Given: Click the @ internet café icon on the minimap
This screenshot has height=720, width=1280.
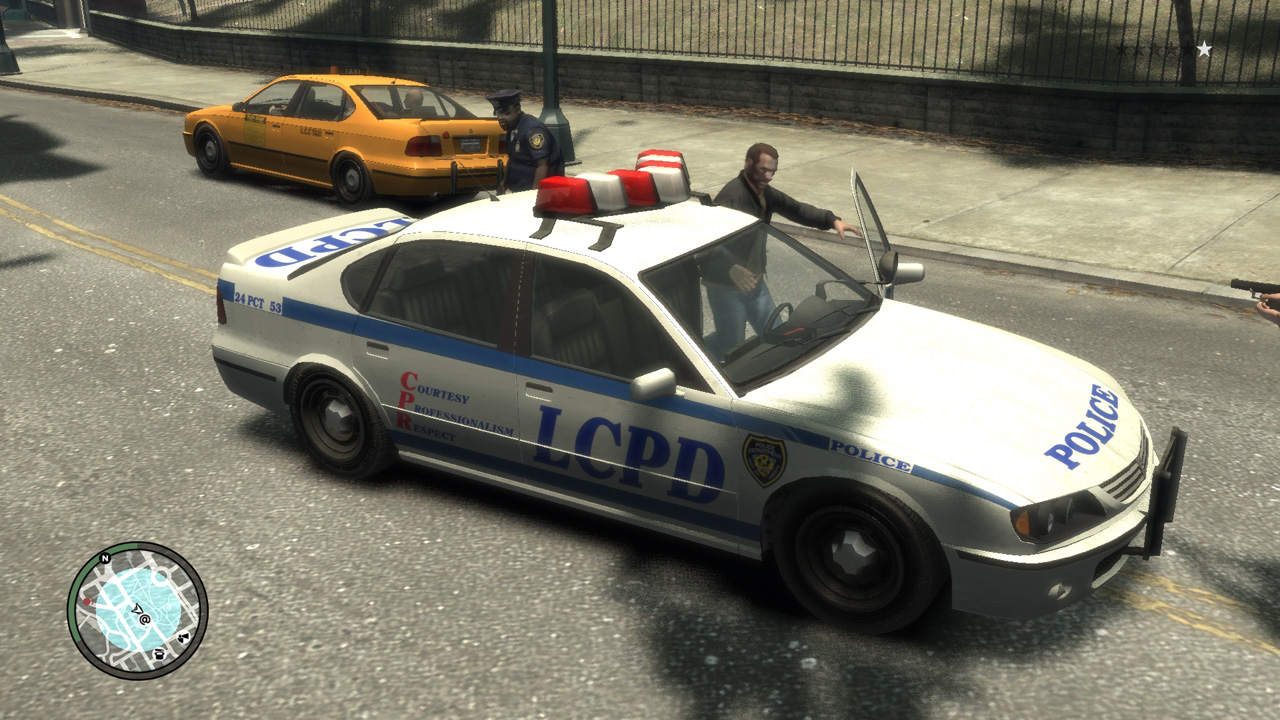Looking at the screenshot, I should coord(145,619).
